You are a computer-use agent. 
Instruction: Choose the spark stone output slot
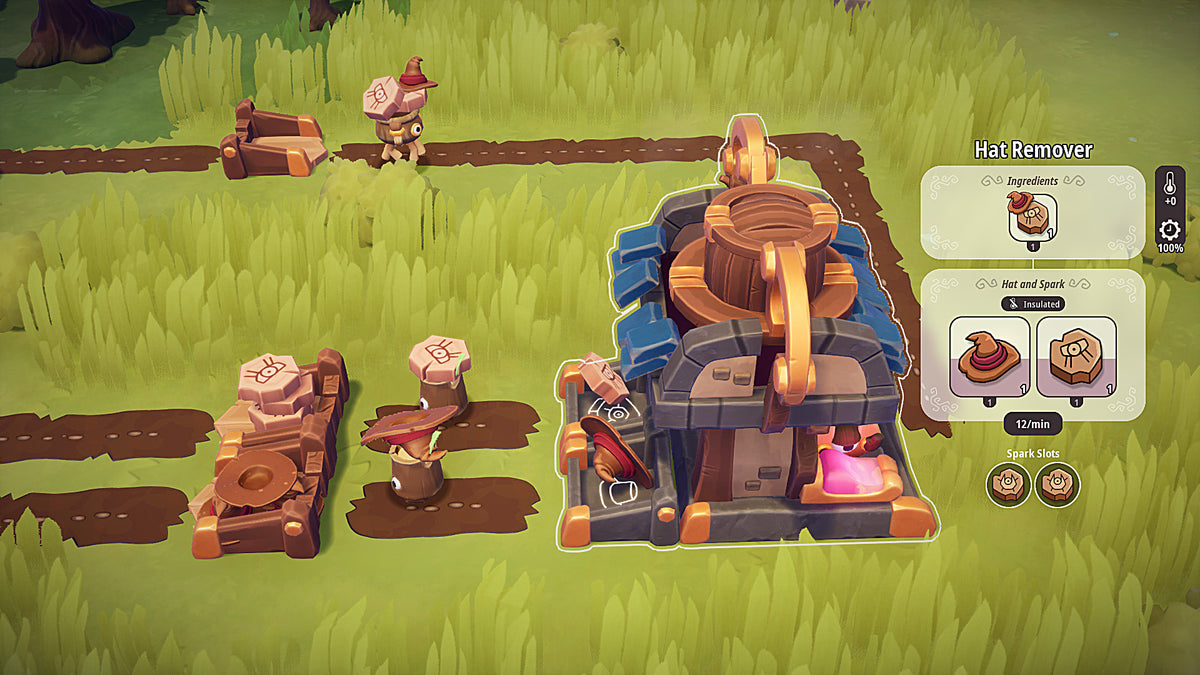point(1076,357)
